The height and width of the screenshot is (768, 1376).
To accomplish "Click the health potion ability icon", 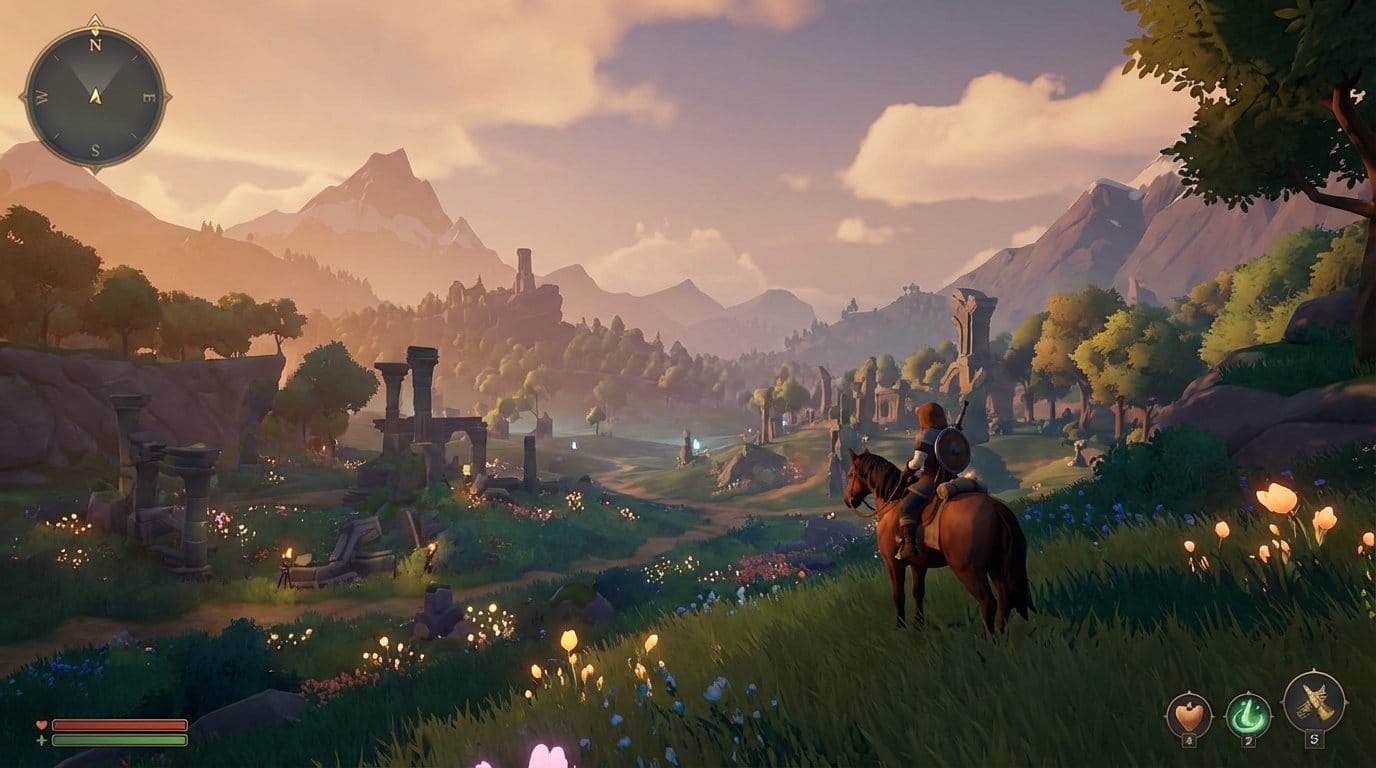I will (x=1189, y=712).
